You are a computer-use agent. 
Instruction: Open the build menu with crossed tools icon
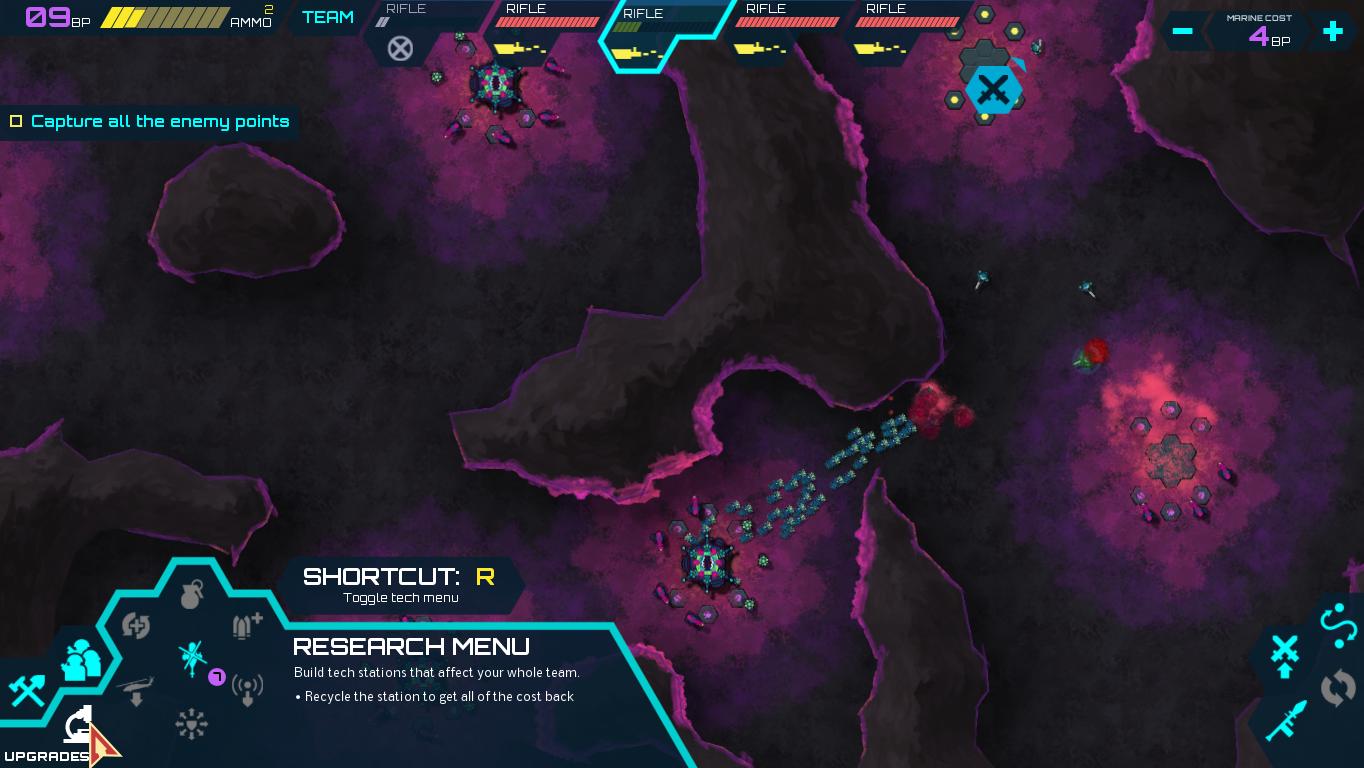click(27, 689)
